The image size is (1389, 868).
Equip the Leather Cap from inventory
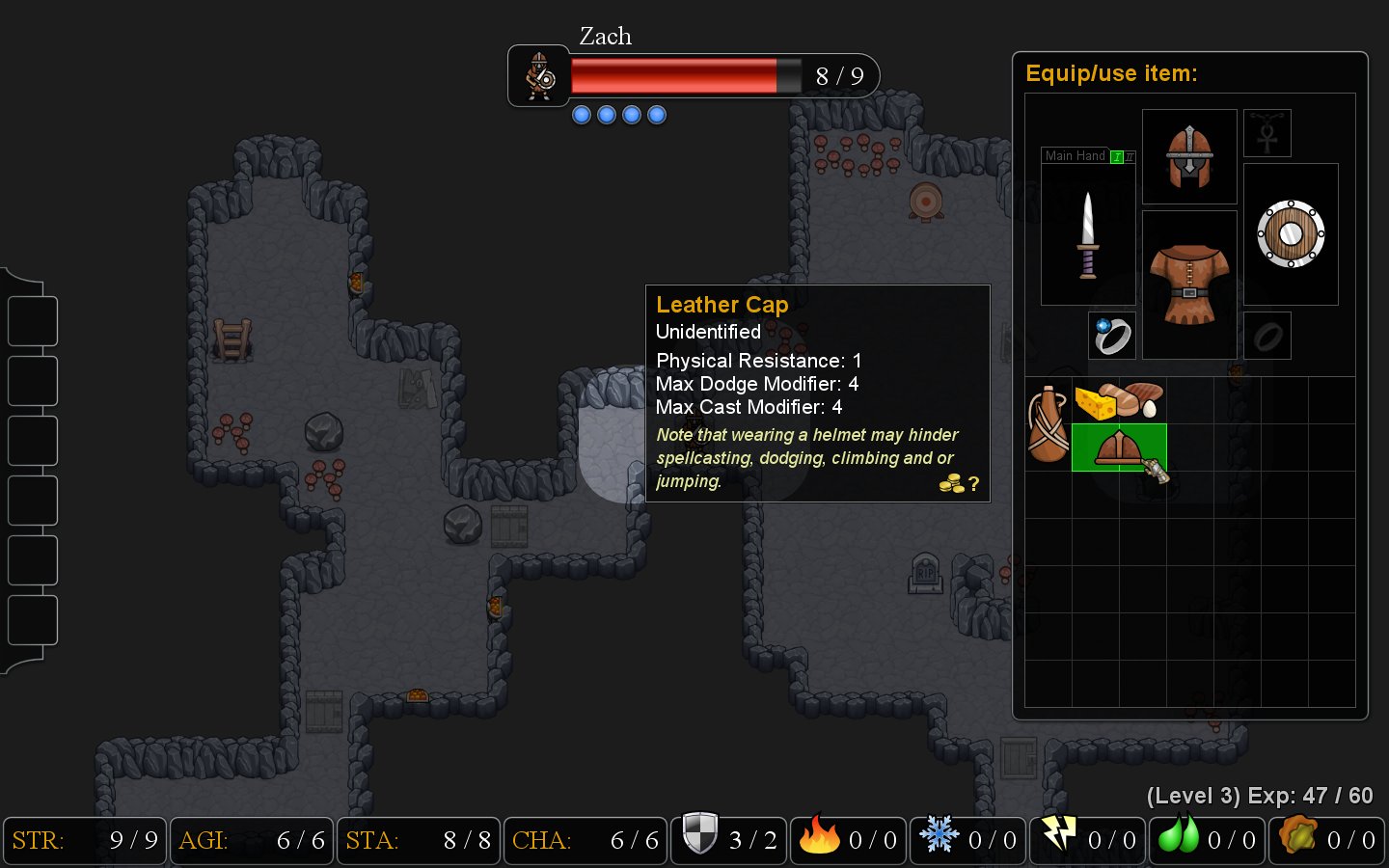pos(1119,448)
